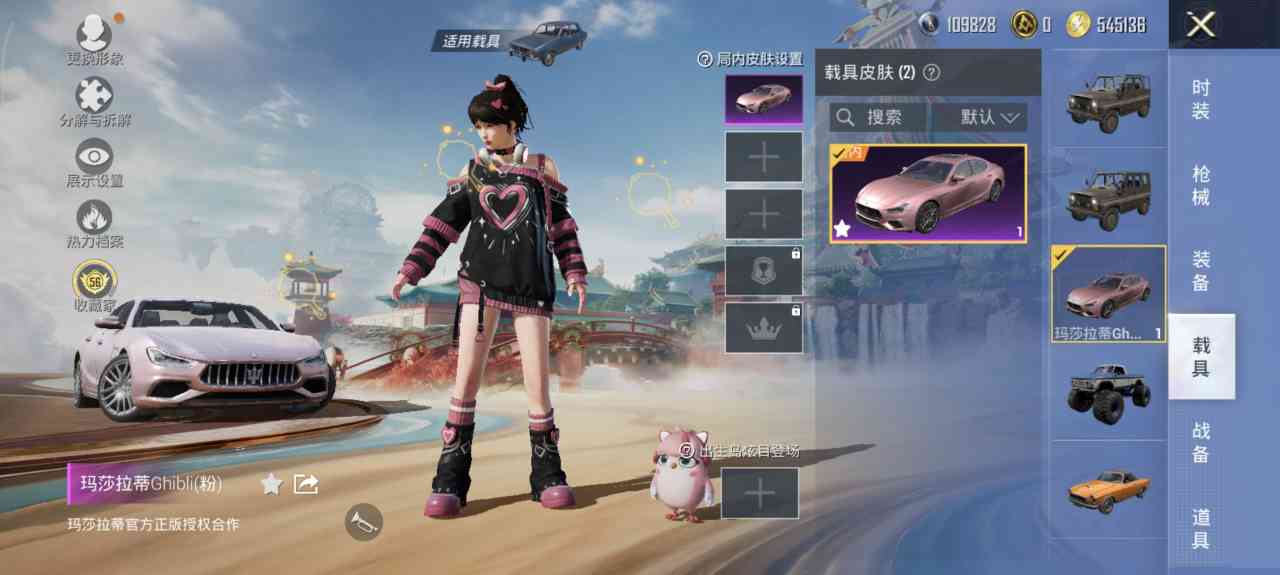The width and height of the screenshot is (1280, 575).
Task: Close the wardrobe with the X button
Action: coord(1200,25)
